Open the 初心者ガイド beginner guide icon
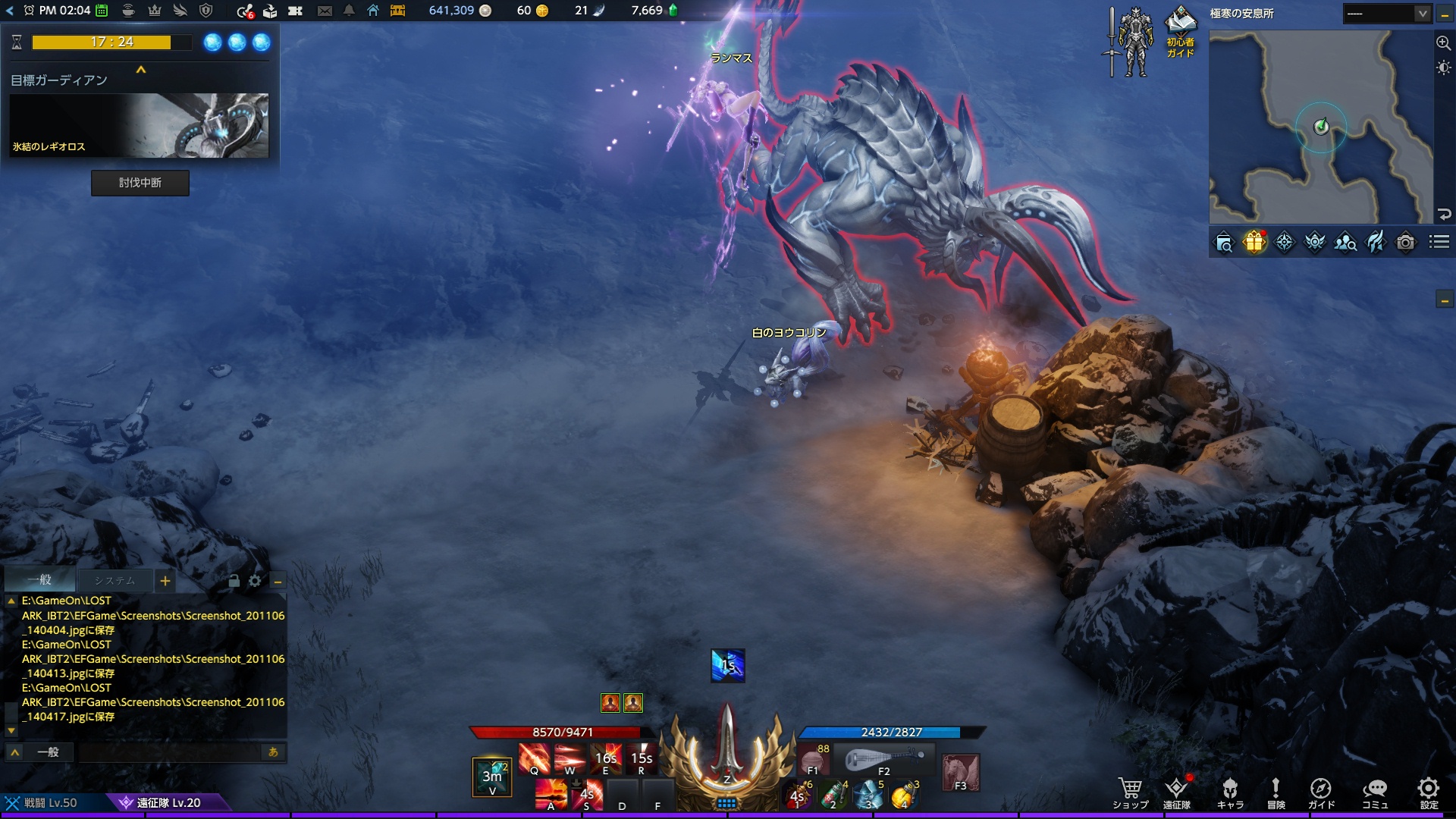This screenshot has height=819, width=1456. coord(1180,32)
